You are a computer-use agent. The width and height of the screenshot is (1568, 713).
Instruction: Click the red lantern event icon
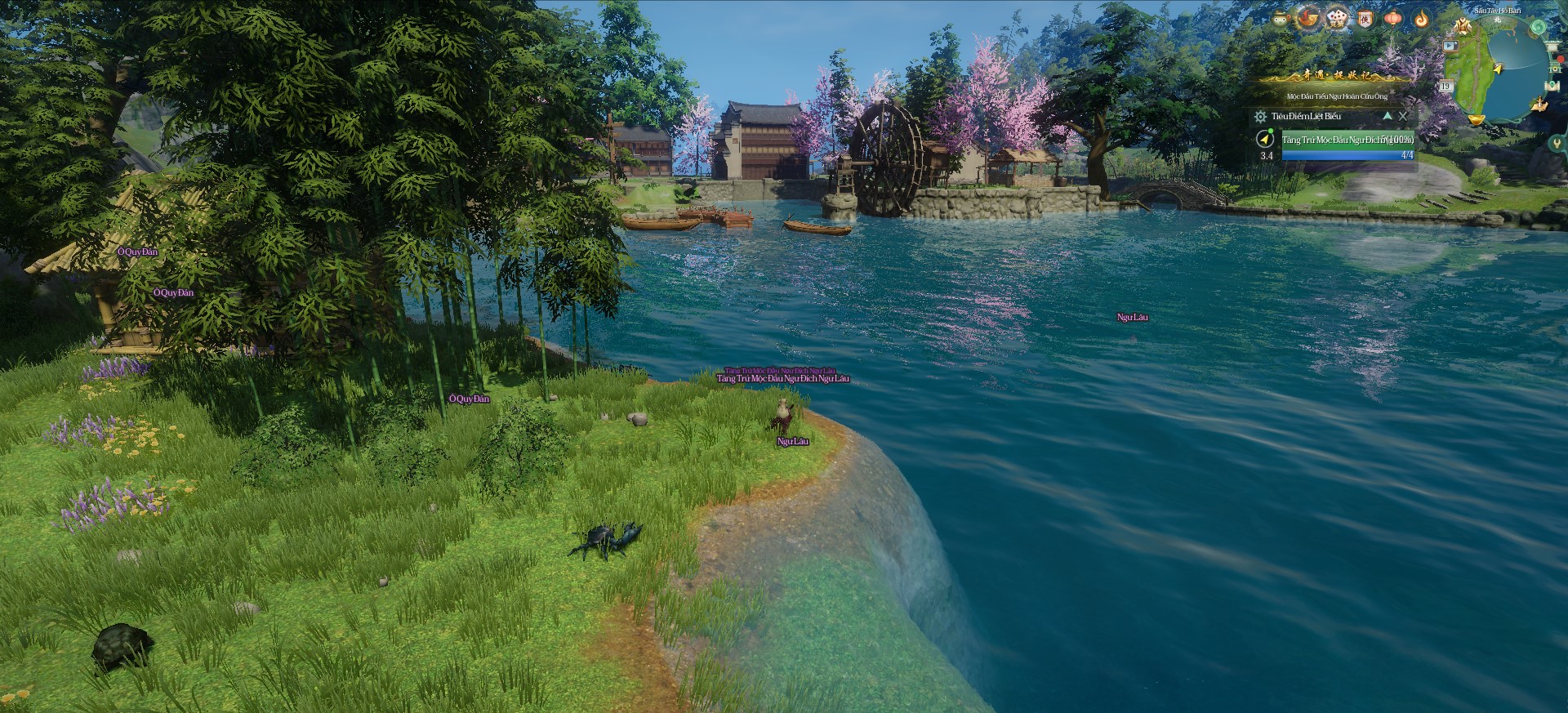point(1393,18)
